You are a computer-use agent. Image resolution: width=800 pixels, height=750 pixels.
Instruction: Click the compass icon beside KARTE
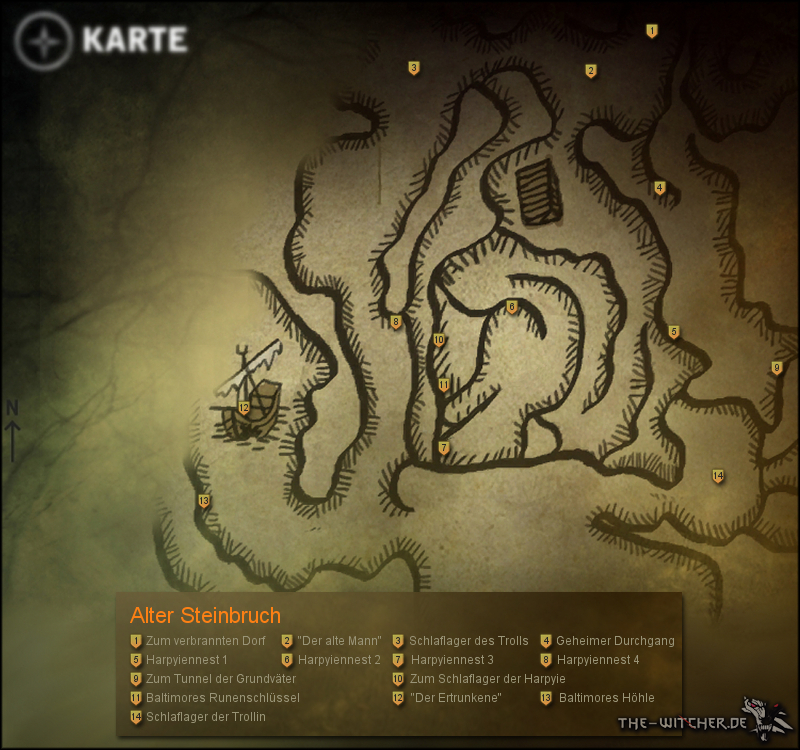click(x=44, y=42)
